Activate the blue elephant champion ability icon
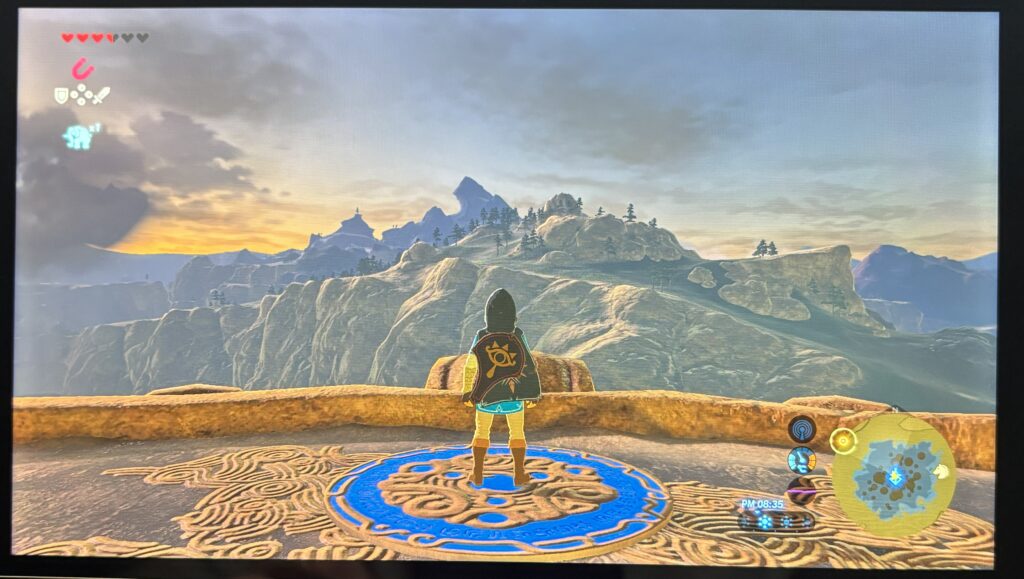 [79, 136]
